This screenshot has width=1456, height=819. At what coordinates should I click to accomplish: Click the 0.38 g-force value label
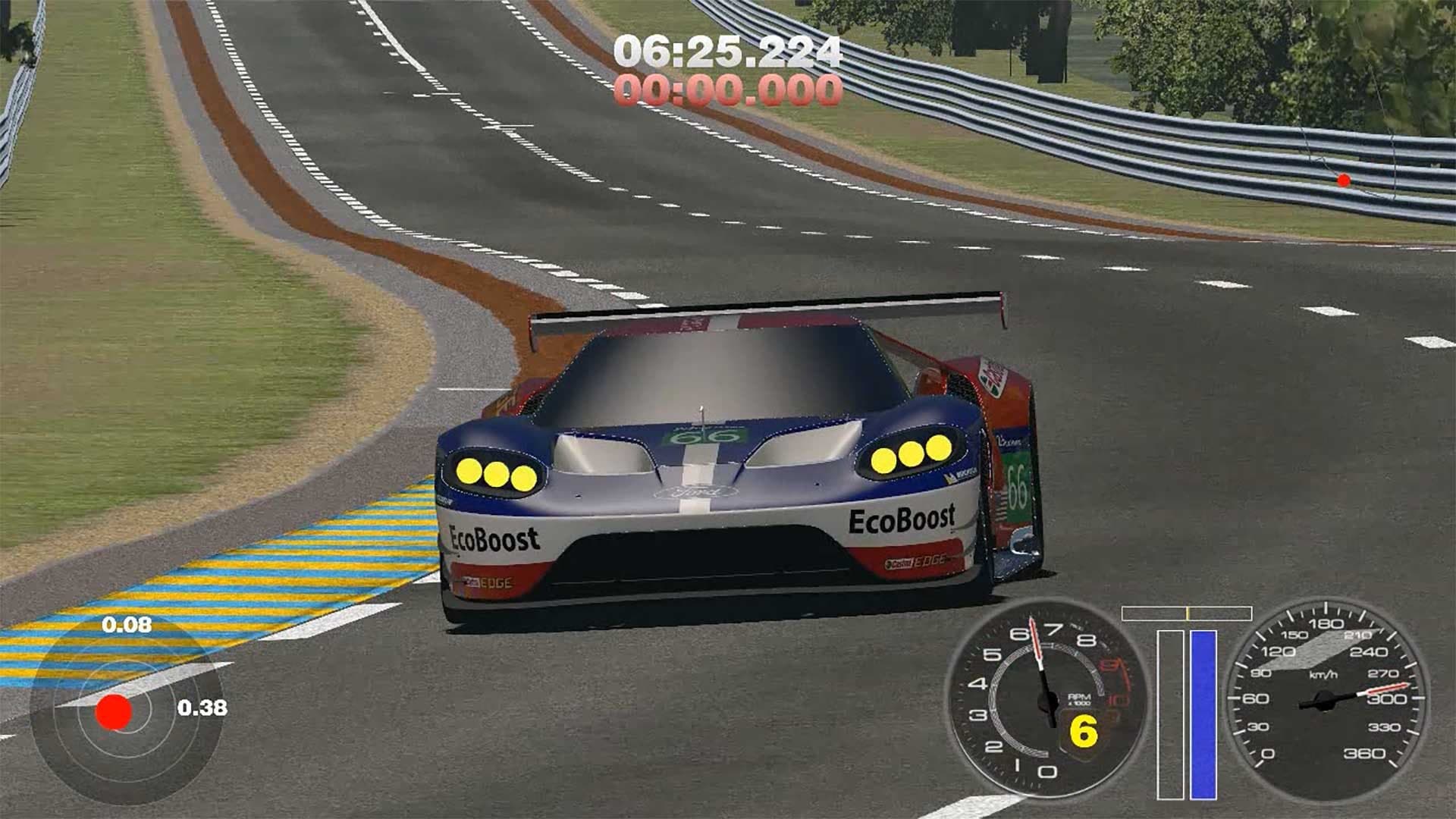point(205,708)
